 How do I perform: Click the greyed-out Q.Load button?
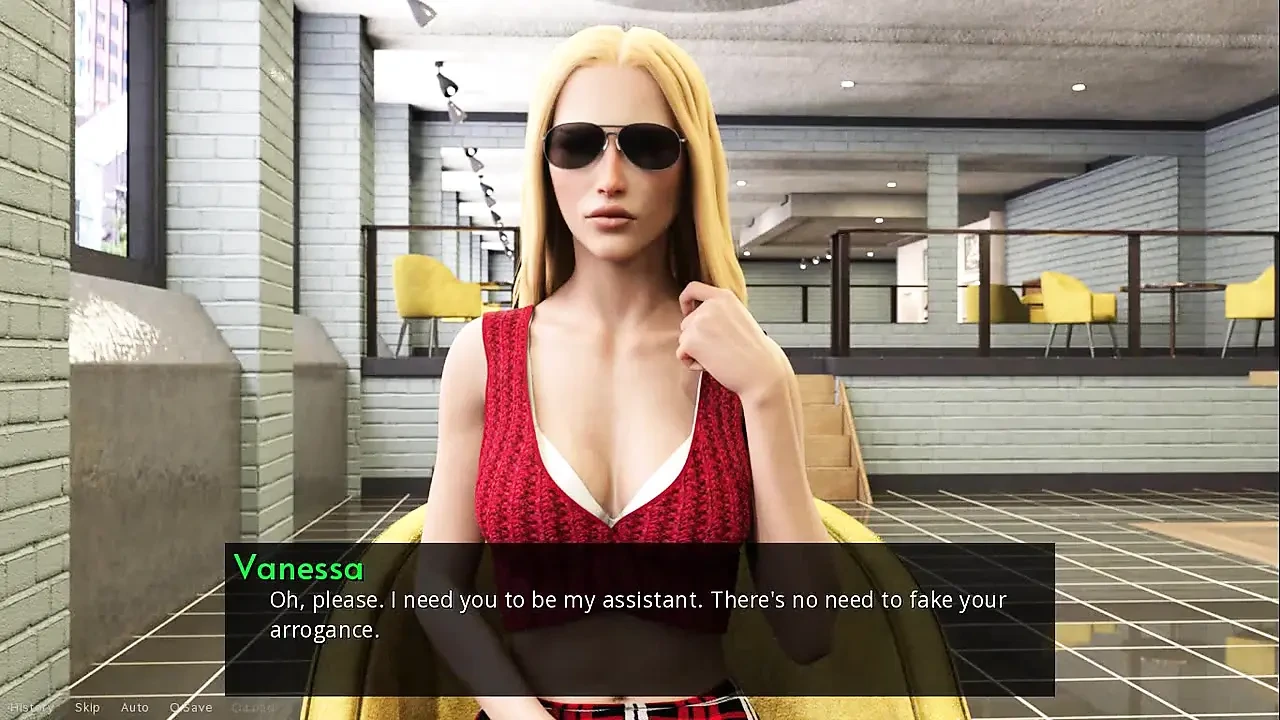coord(253,708)
